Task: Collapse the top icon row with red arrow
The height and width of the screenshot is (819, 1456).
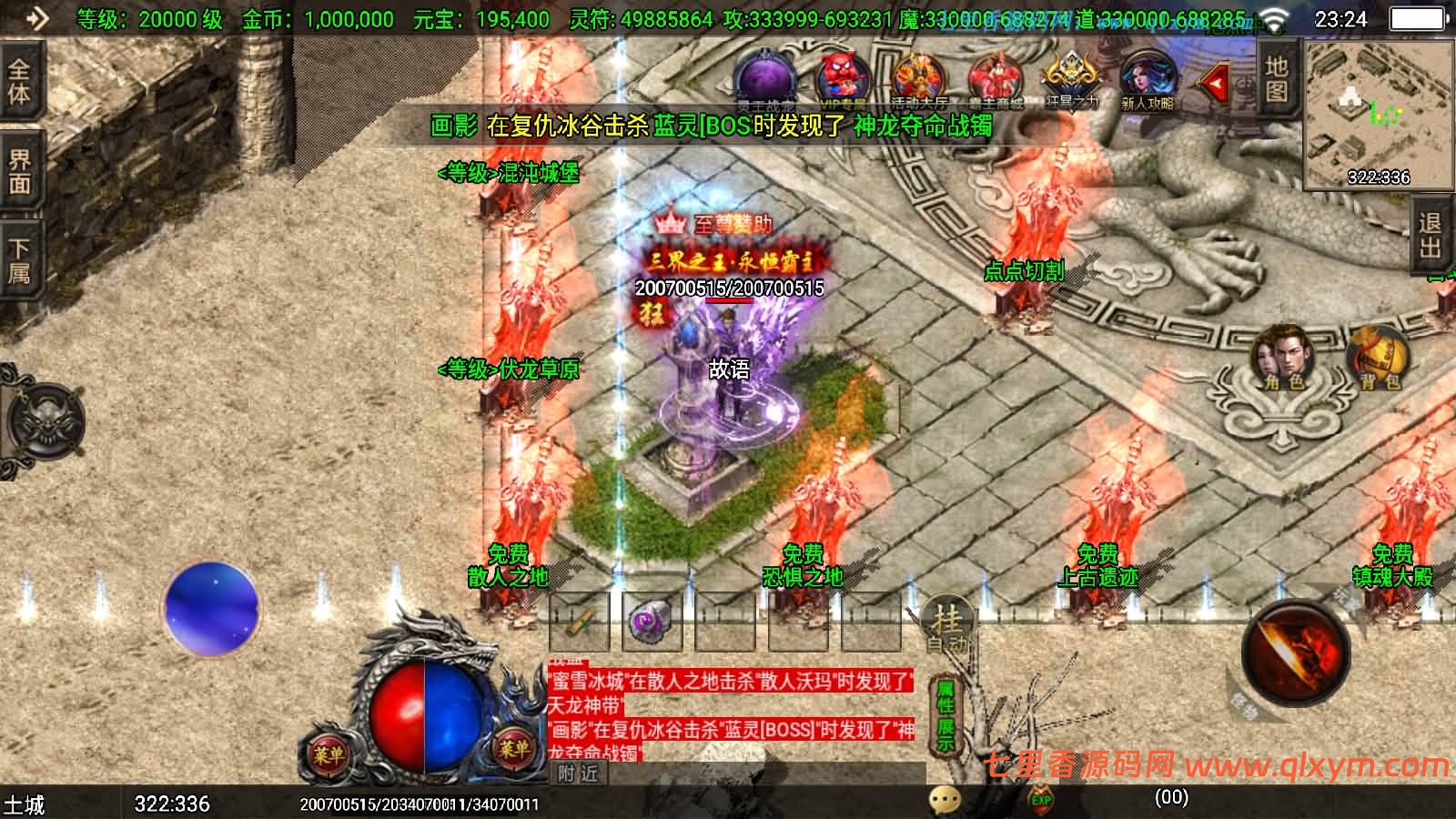Action: tap(1214, 84)
